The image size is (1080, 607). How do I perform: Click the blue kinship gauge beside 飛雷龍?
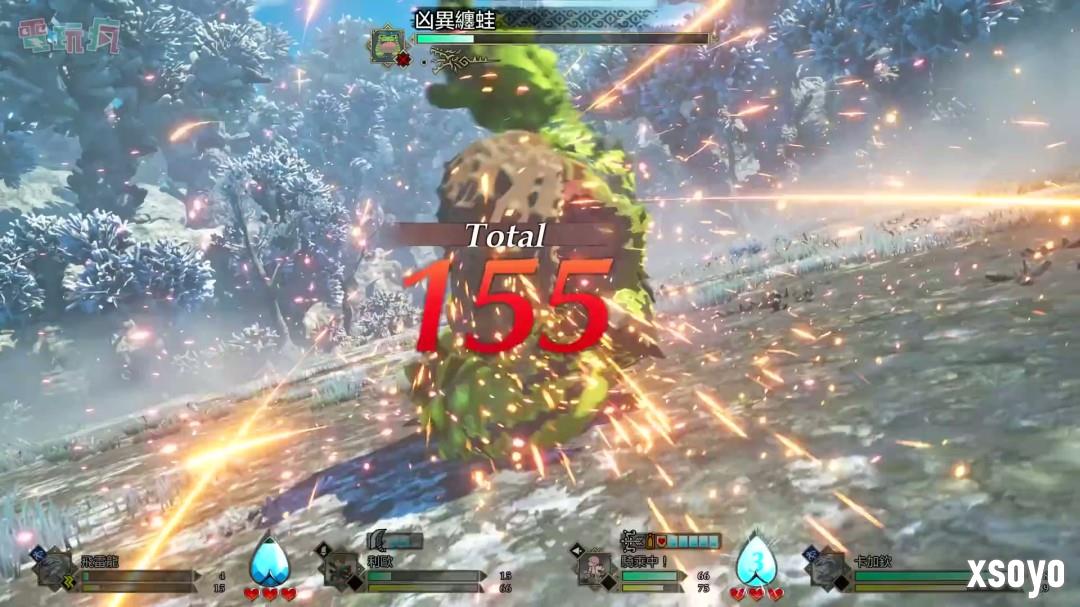tap(269, 561)
